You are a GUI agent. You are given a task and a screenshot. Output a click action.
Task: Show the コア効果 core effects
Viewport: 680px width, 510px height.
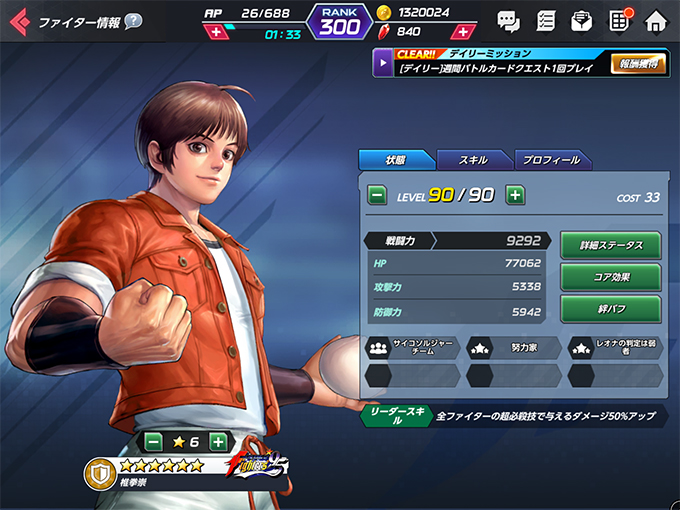[x=610, y=277]
